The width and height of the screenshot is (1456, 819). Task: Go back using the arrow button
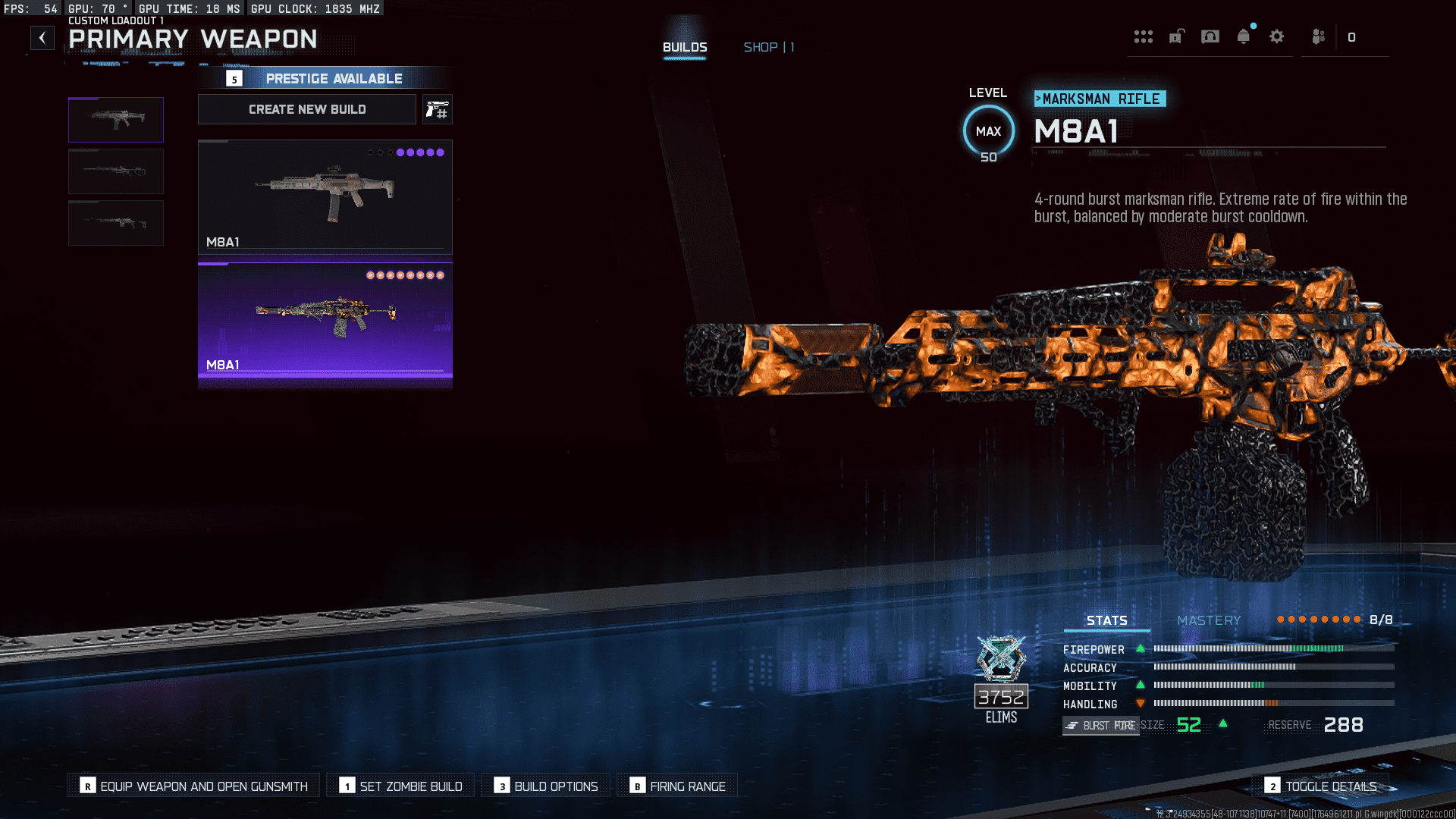click(42, 38)
